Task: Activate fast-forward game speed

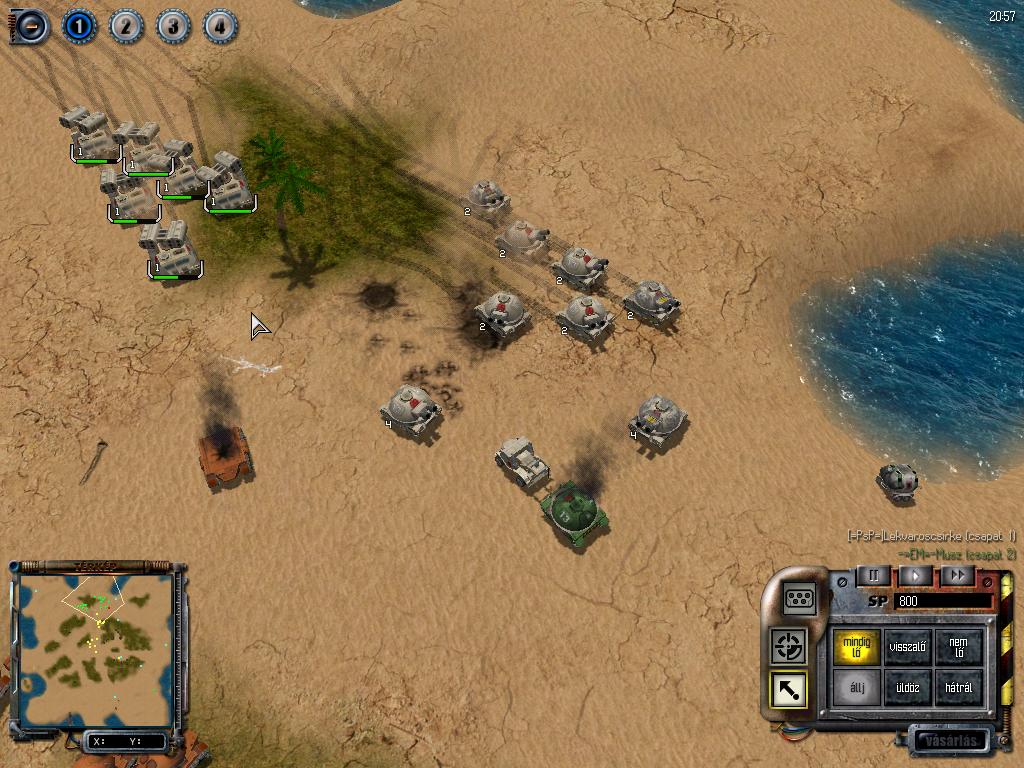Action: click(x=957, y=575)
